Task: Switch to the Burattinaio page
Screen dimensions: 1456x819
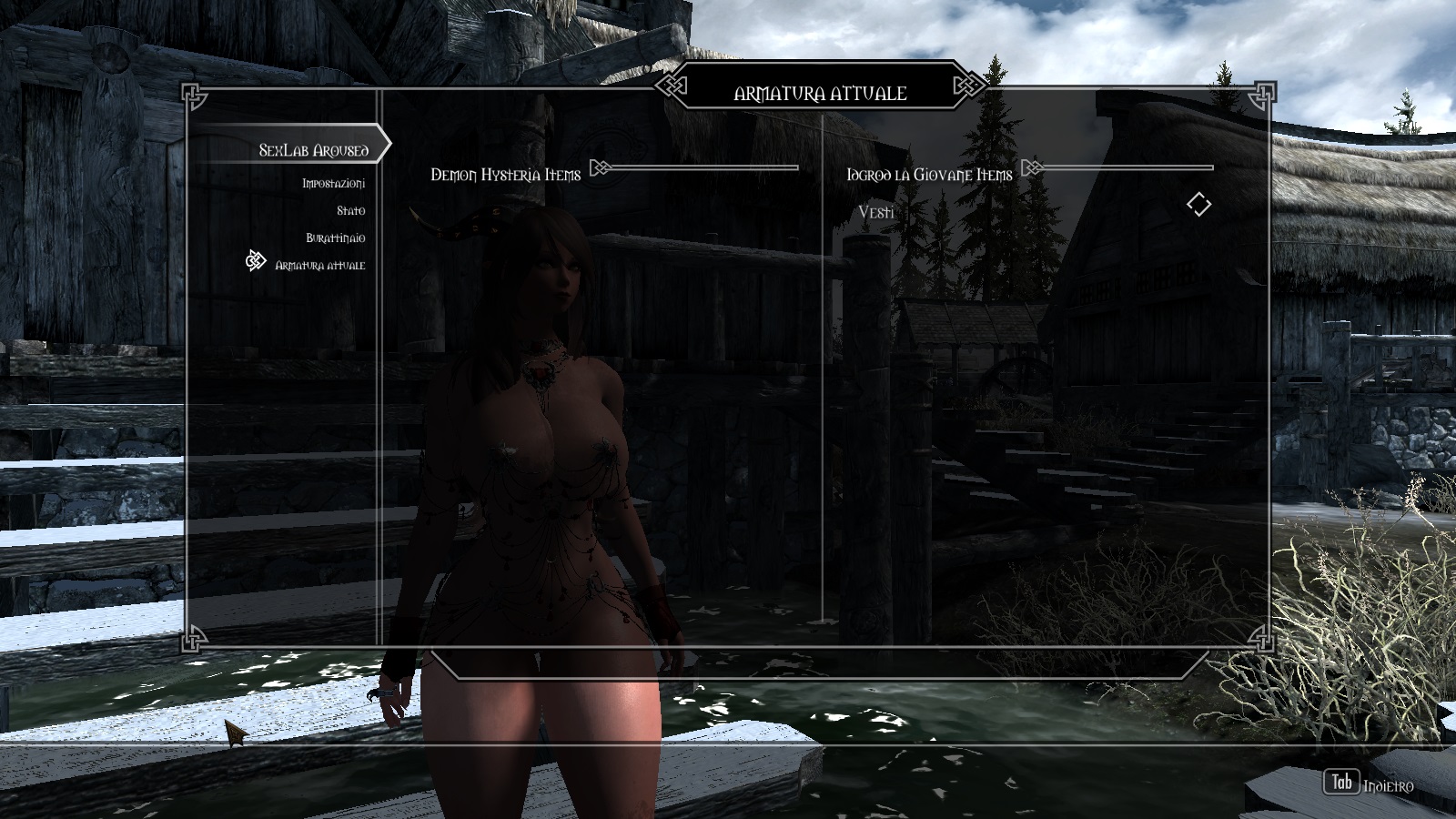Action: tap(335, 238)
